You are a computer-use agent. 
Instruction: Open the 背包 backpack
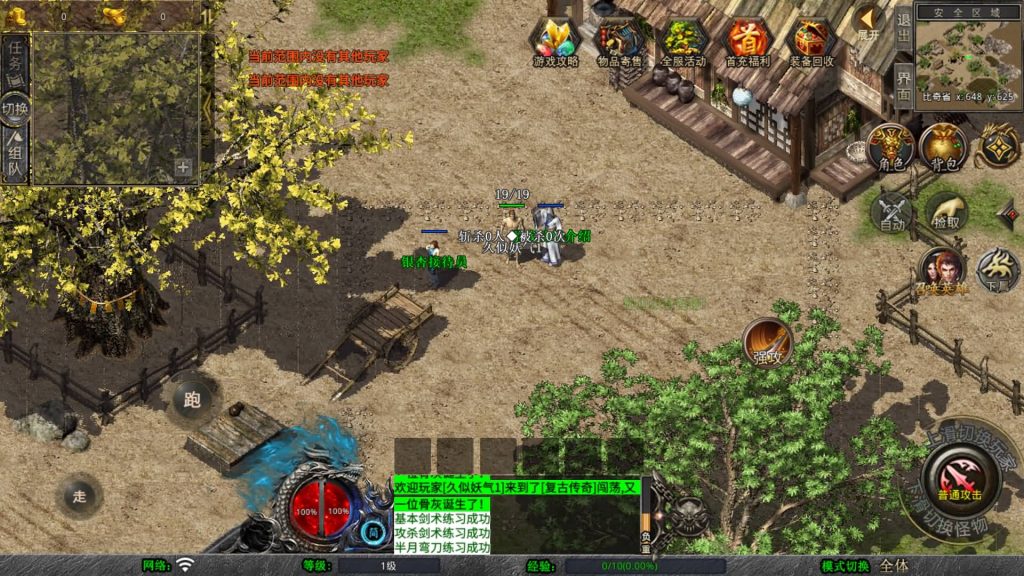pos(943,148)
